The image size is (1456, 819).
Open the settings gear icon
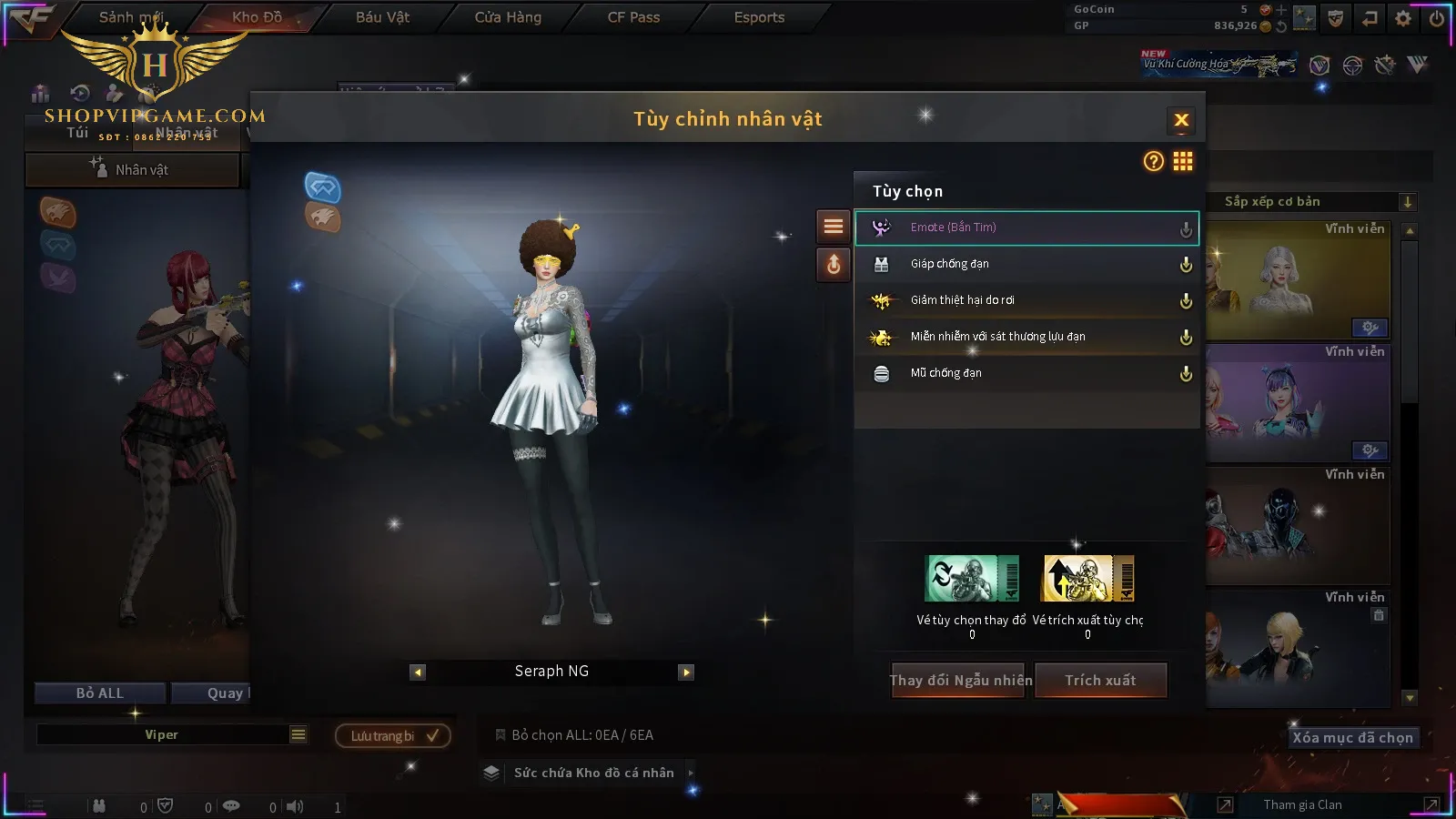[1403, 18]
